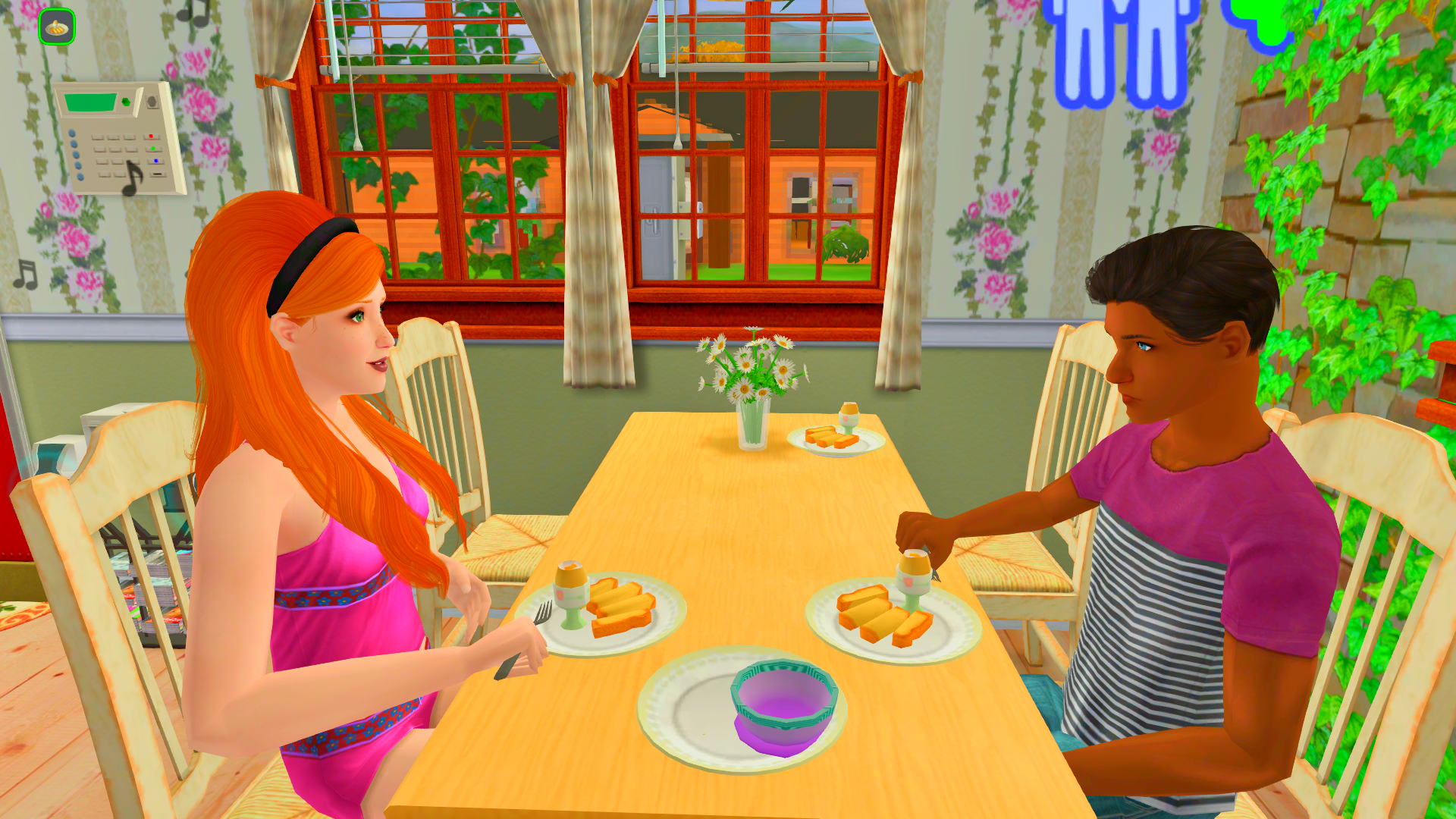This screenshot has width=1456, height=819.
Task: Cancel the queued eating action icon
Action: pyautogui.click(x=57, y=27)
